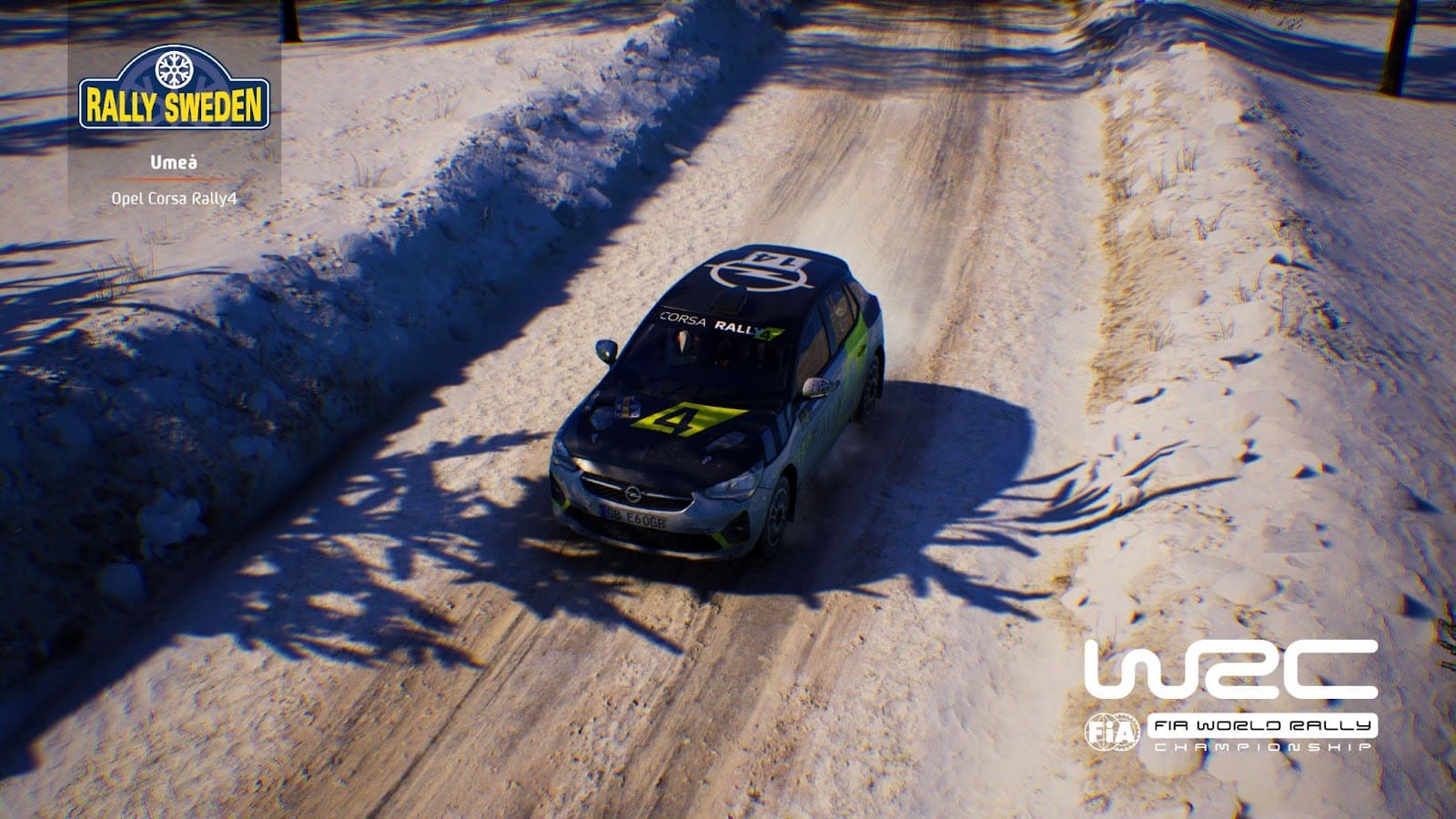This screenshot has width=1456, height=819.
Task: Click the FIA emblem beside the championship text
Action: [1115, 733]
